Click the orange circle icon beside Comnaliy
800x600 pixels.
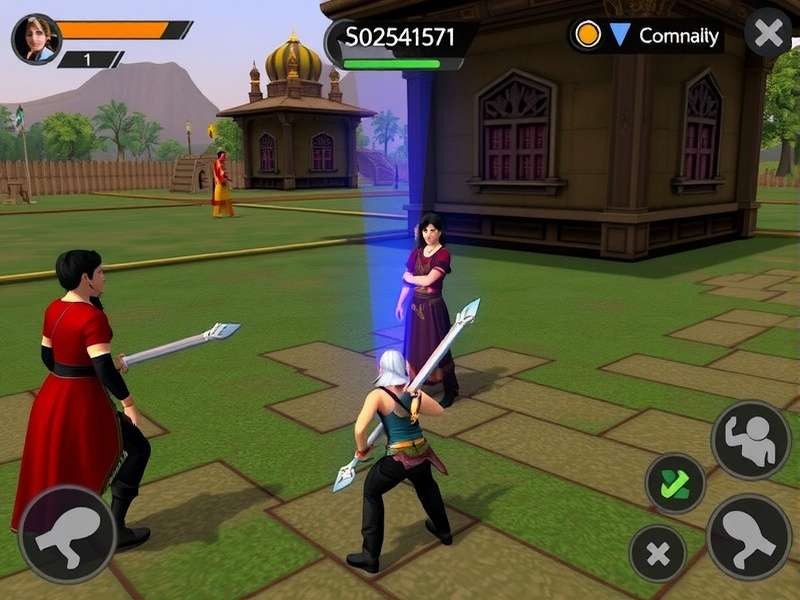click(x=589, y=35)
